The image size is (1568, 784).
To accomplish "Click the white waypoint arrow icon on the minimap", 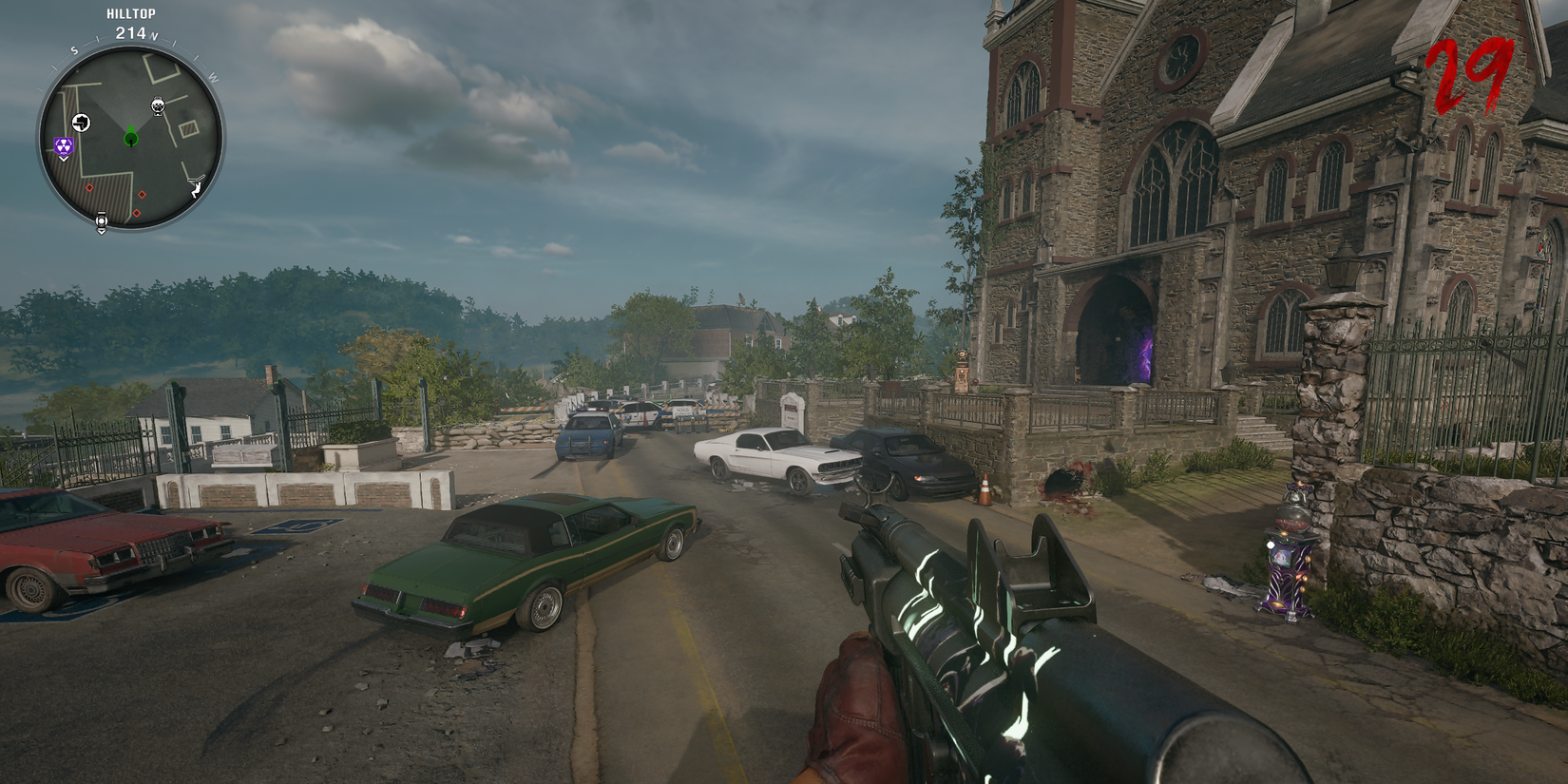I will point(82,123).
